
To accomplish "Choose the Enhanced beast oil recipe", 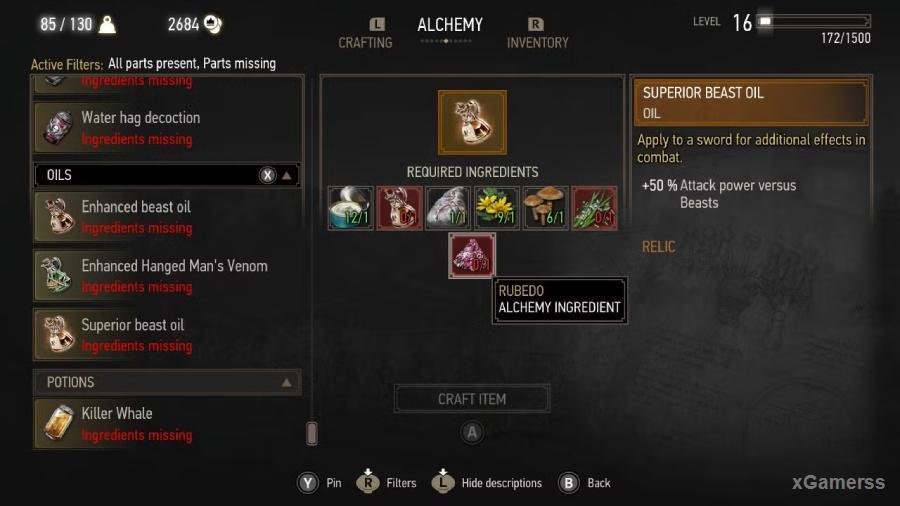I will [168, 217].
